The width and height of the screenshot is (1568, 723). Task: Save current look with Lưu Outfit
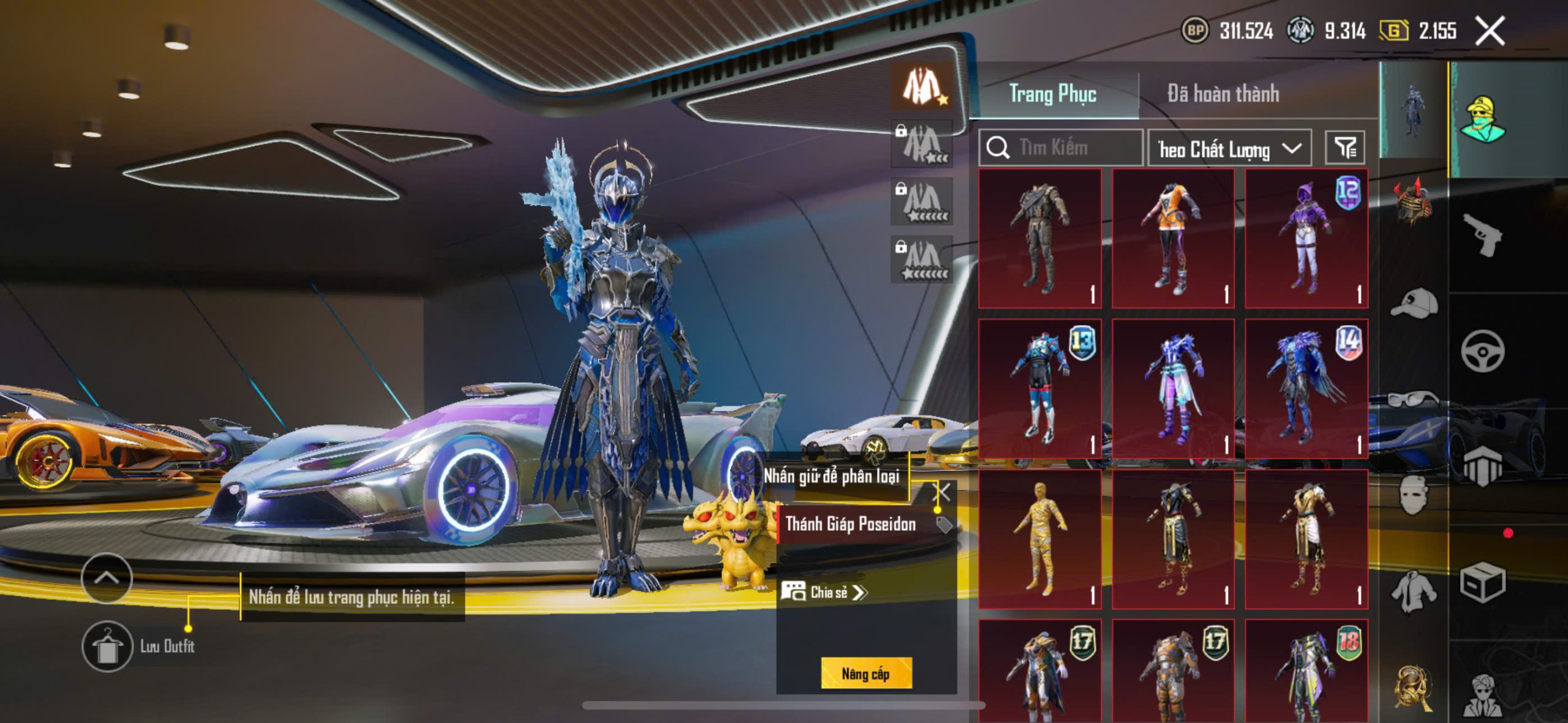coord(108,646)
